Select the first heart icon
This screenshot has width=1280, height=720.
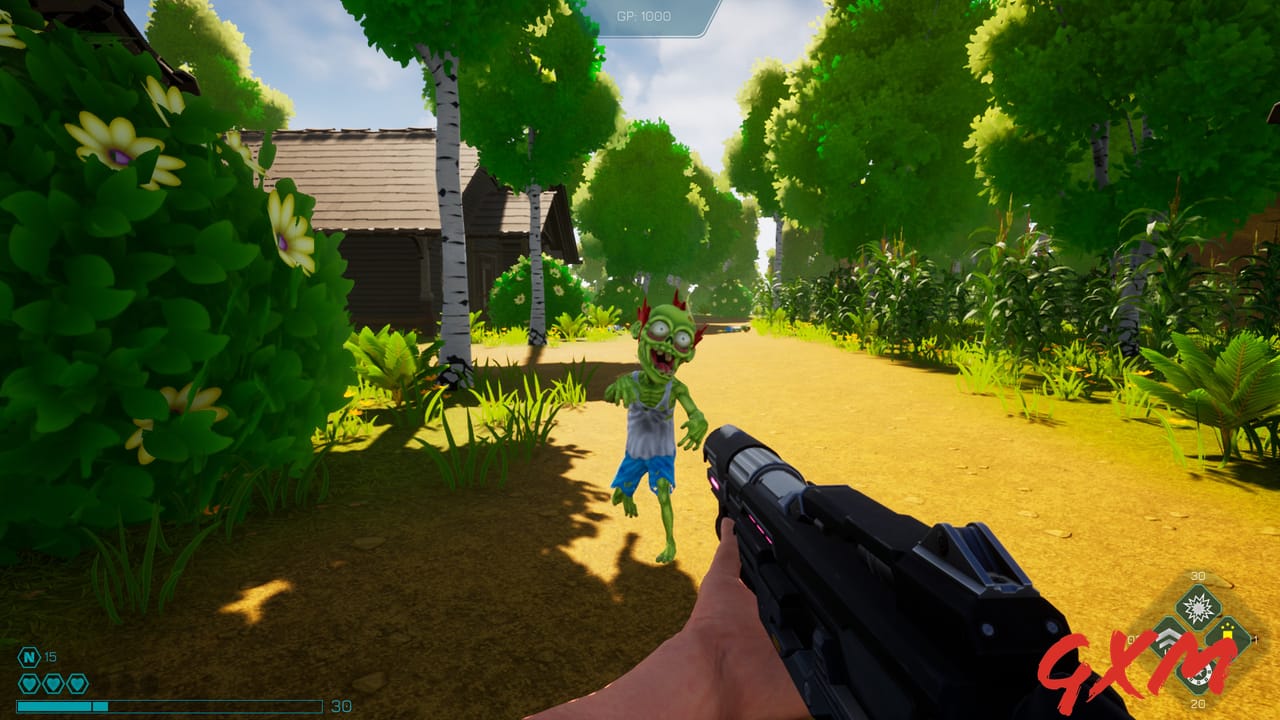28,683
